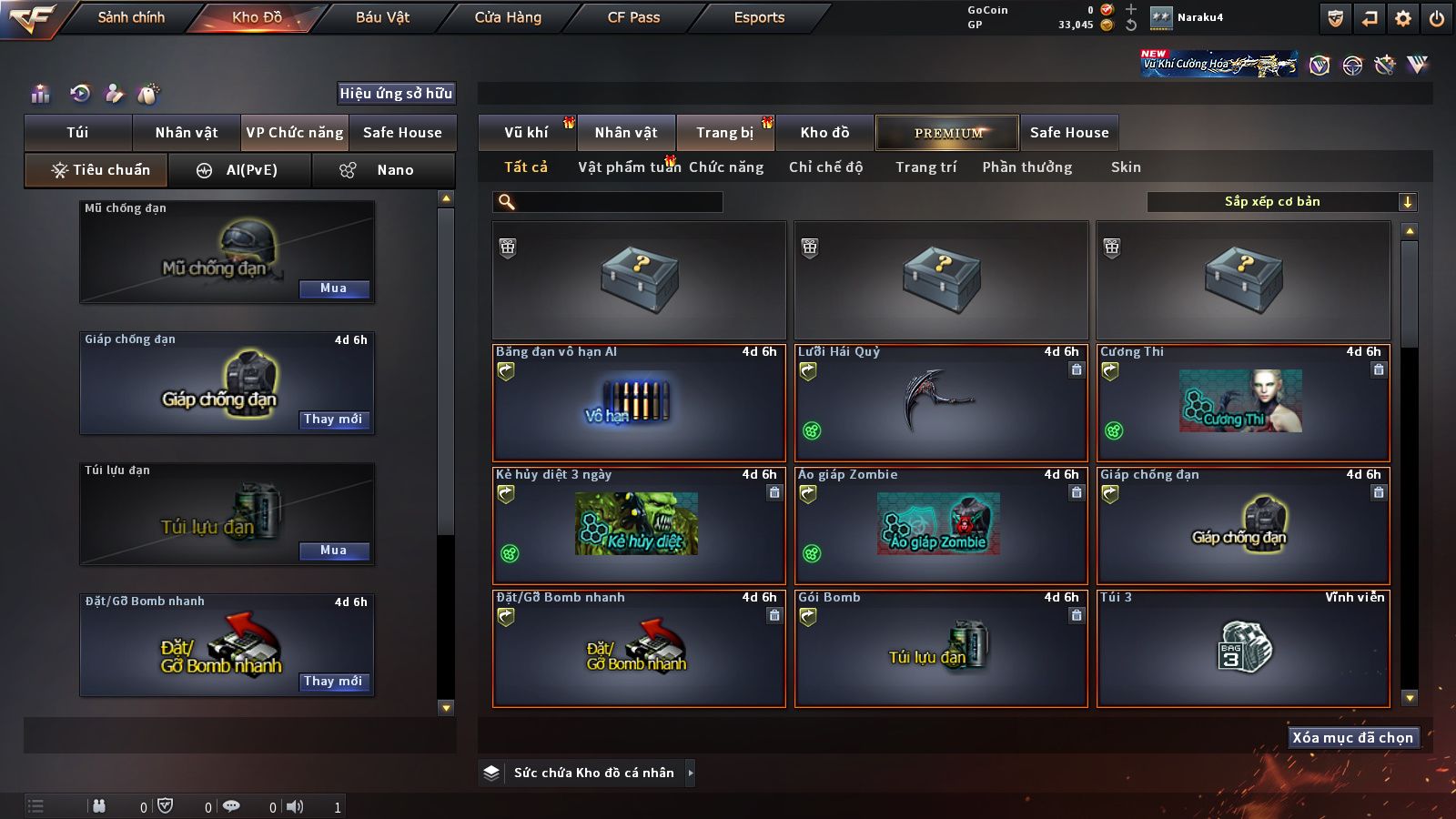This screenshot has height=819, width=1456.
Task: Open the Sắp xếp cơ bản sort dropdown
Action: [1281, 202]
